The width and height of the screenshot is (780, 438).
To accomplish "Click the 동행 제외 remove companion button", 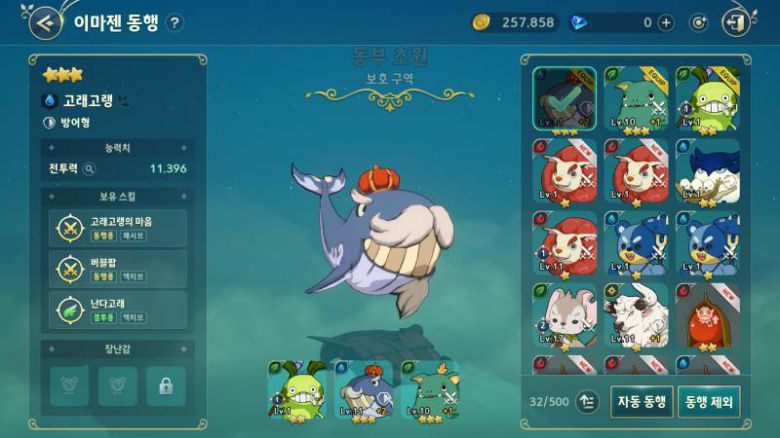I will 709,401.
